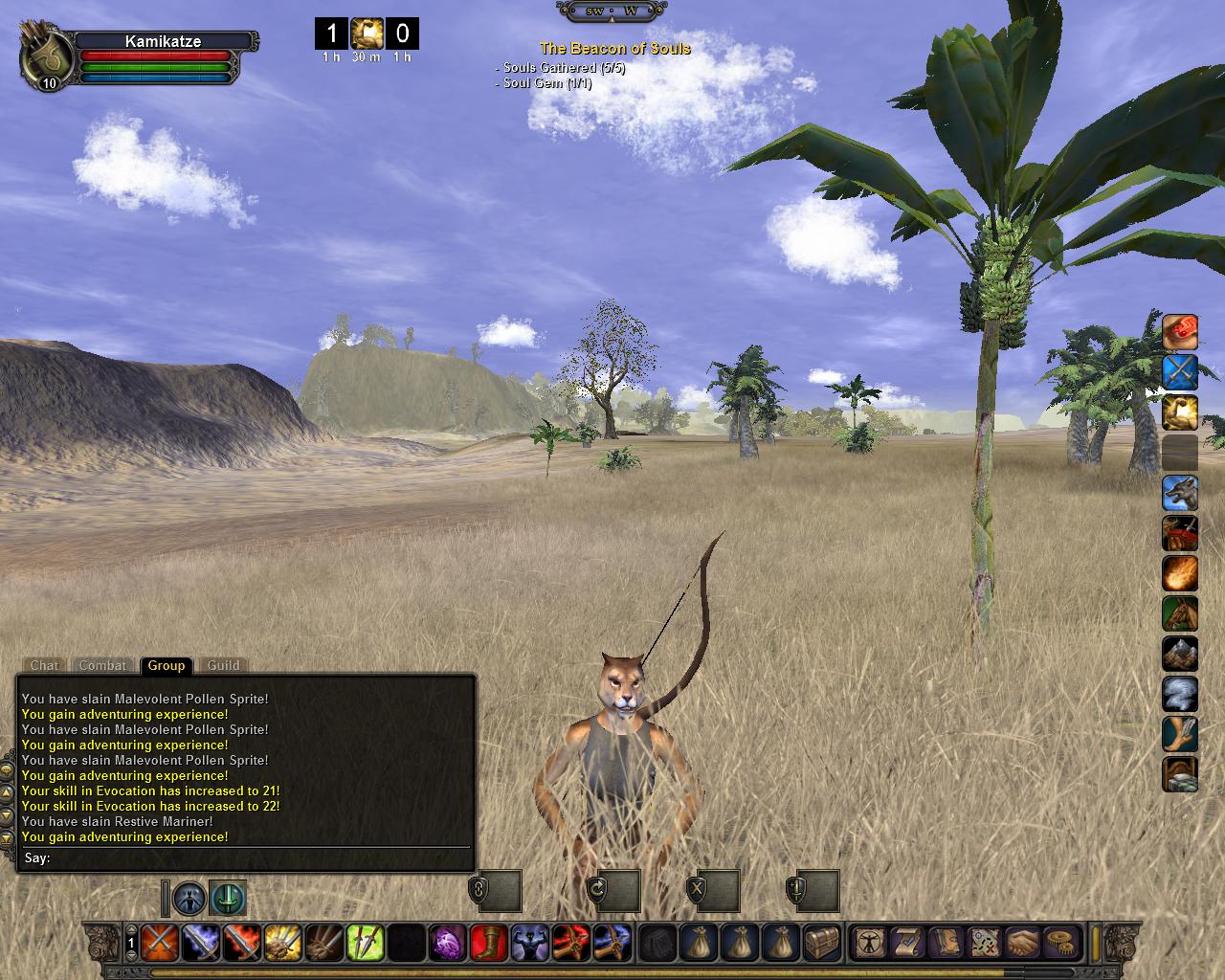Screen dimensions: 1225x980
Task: Use the fireball ability icon
Action: click(1180, 574)
